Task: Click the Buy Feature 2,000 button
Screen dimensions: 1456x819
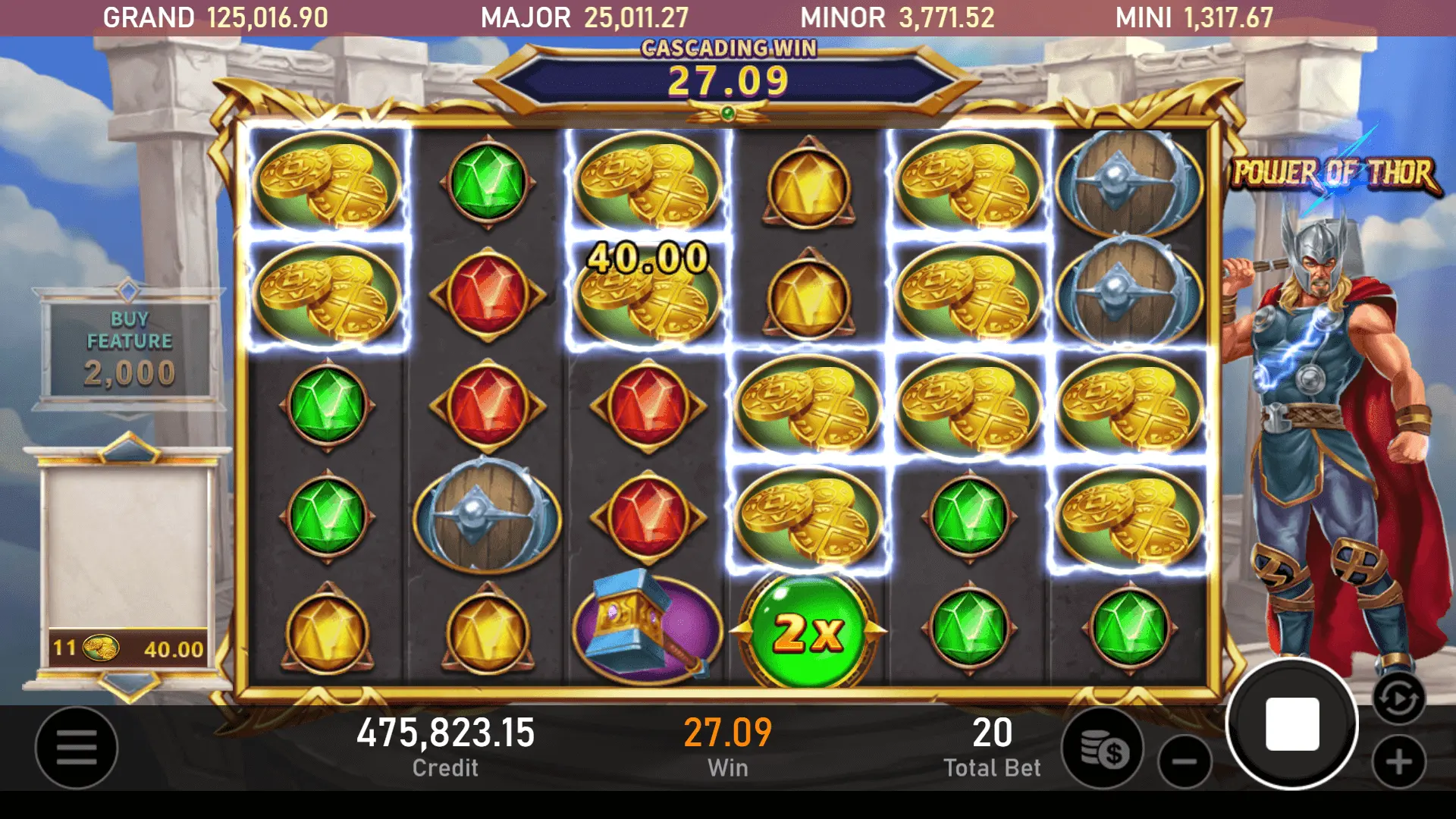Action: click(x=130, y=349)
